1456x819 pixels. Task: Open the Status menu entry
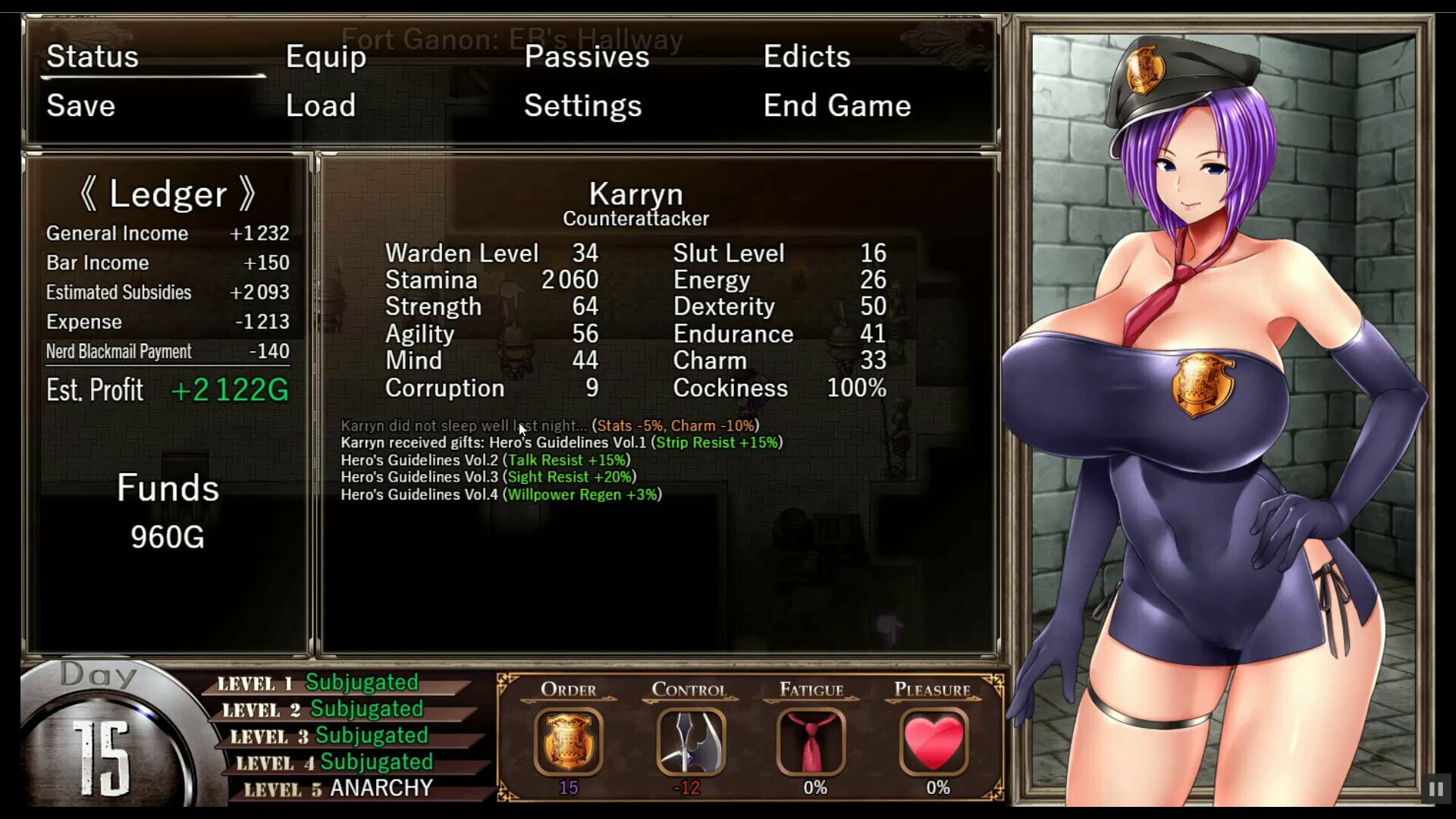pos(93,57)
